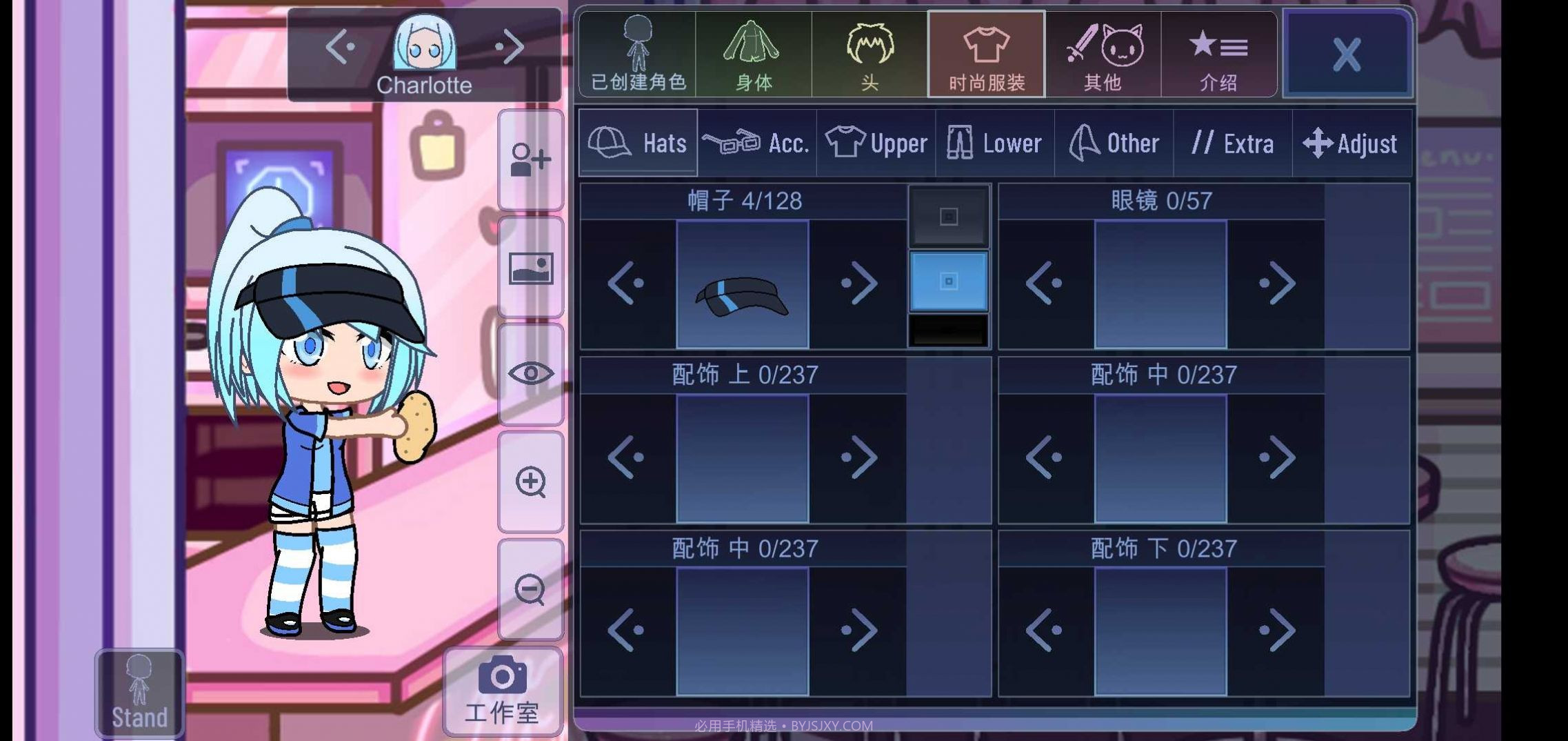Open the 其他 weapon and pet category
The height and width of the screenshot is (741, 1568).
coord(1103,54)
